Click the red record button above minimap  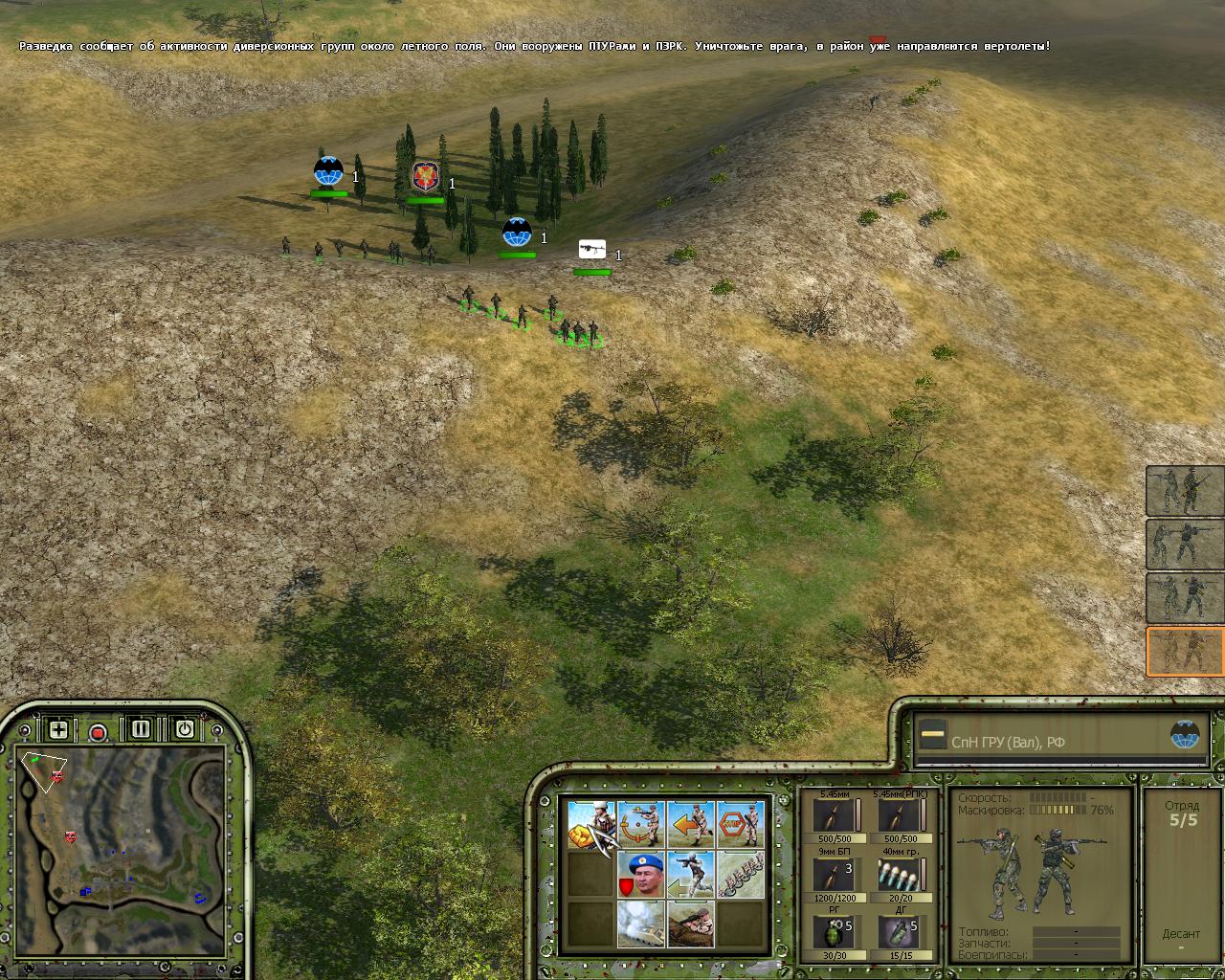98,732
